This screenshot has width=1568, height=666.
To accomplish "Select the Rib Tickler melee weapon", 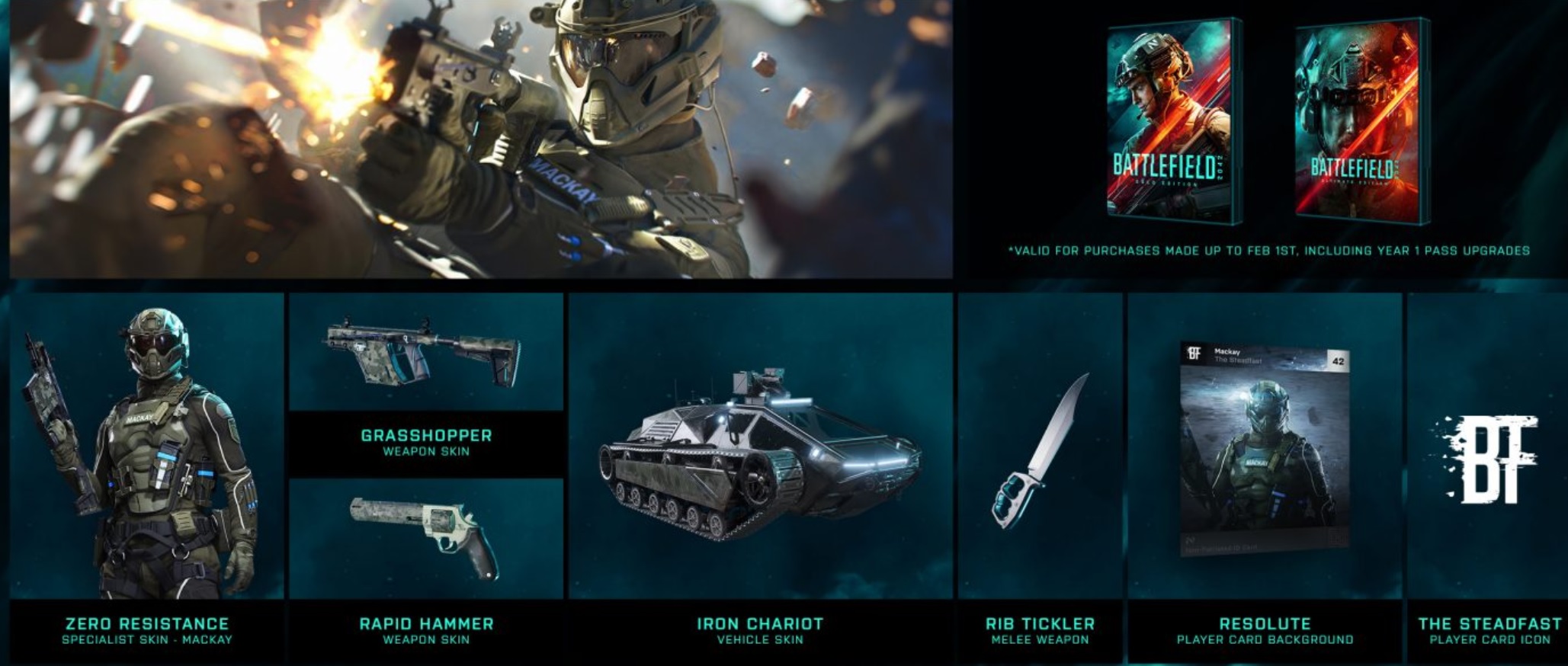I will coord(1040,453).
